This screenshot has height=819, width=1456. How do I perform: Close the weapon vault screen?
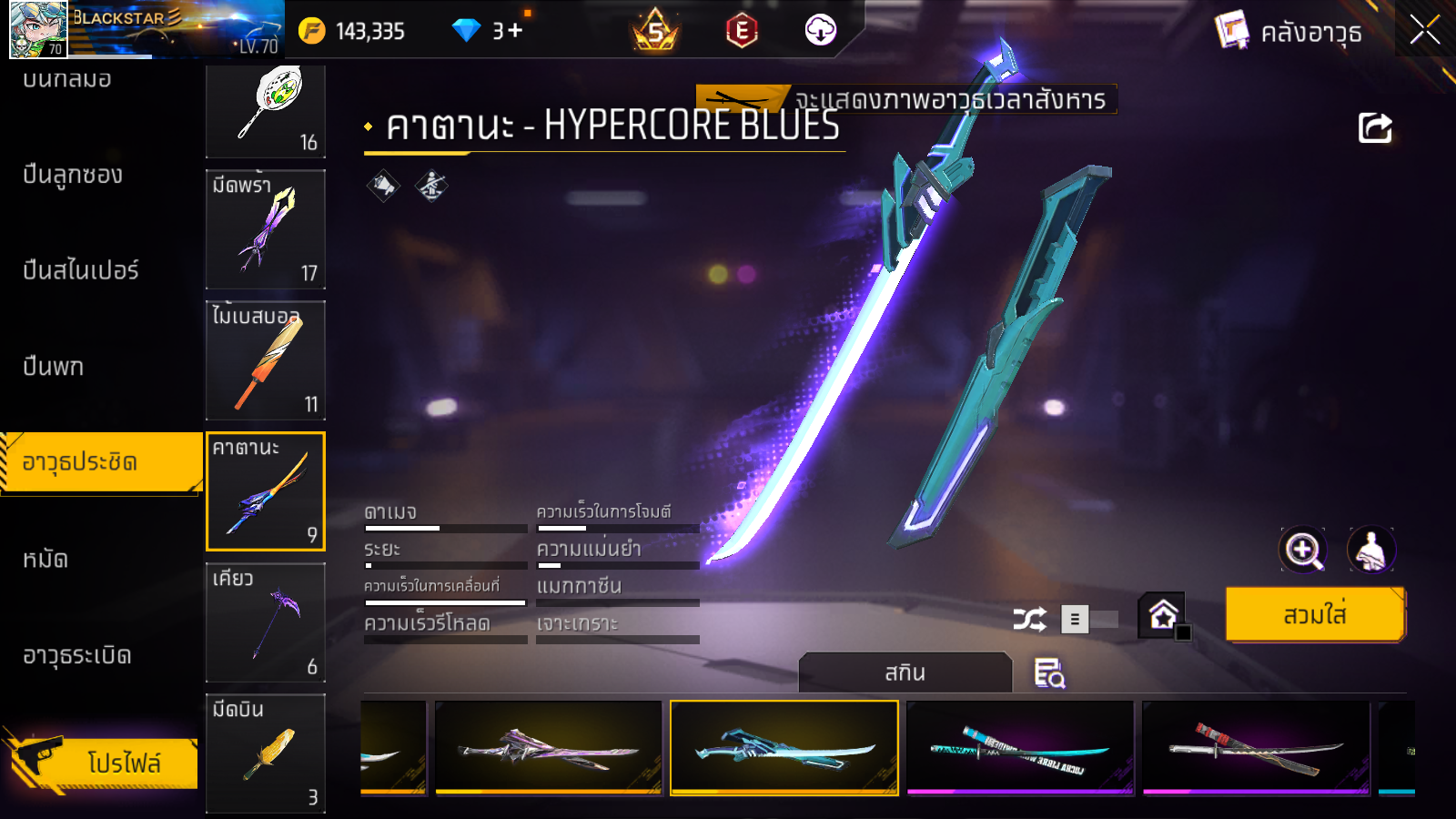click(x=1424, y=31)
